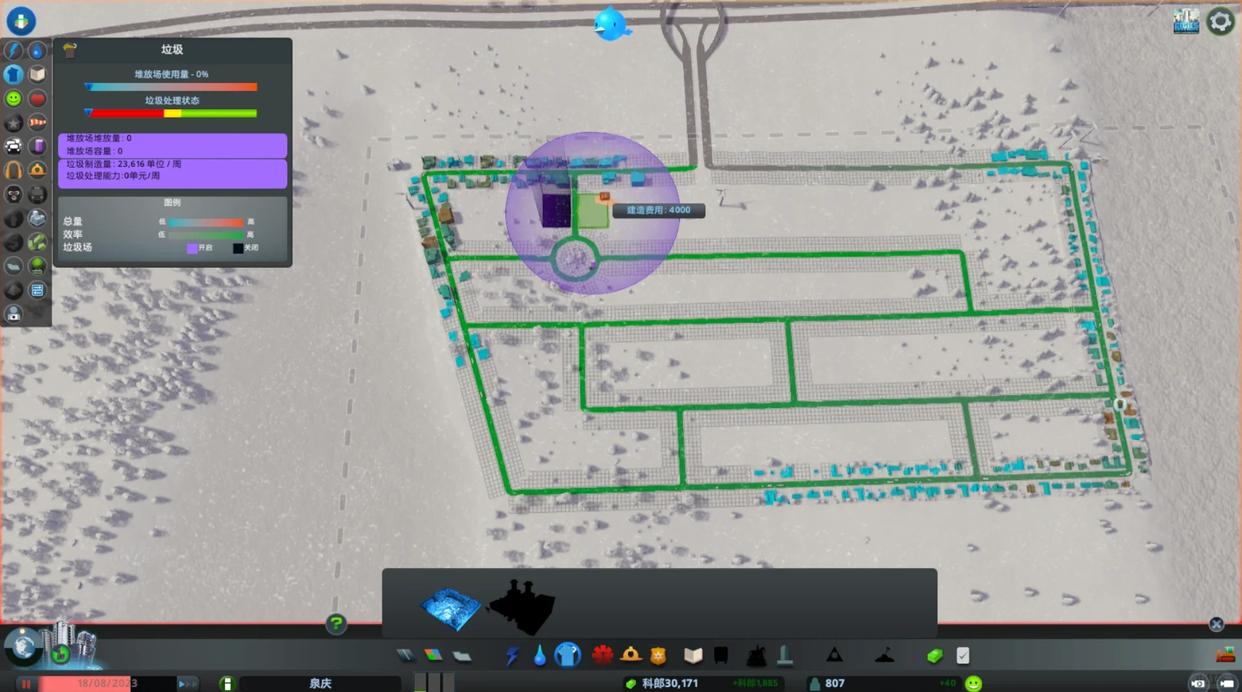1242x692 pixels.
Task: Open the fire department helmet menu
Action: (631, 656)
